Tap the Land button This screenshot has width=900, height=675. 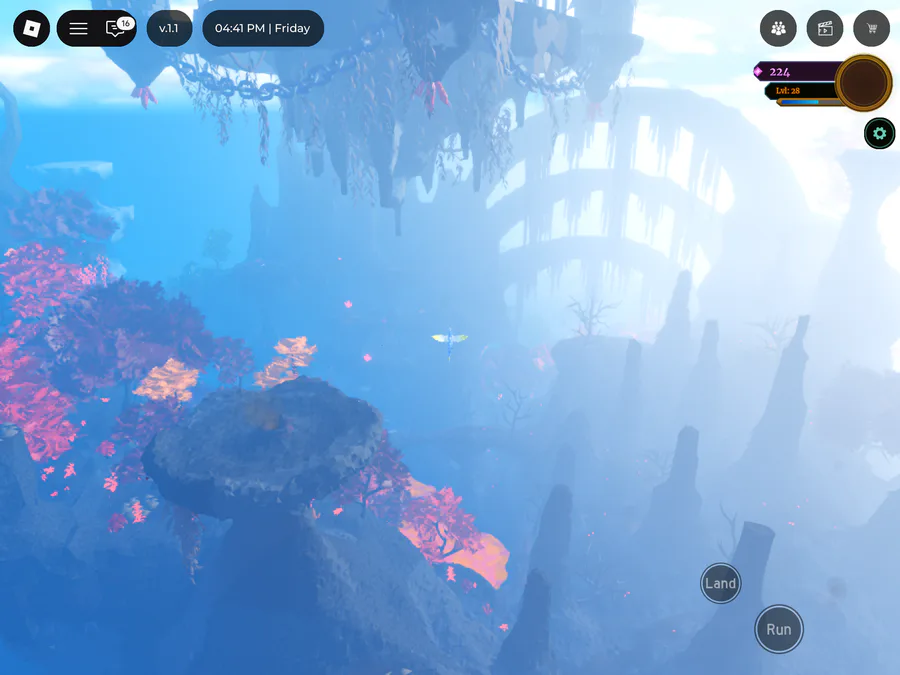[x=720, y=583]
